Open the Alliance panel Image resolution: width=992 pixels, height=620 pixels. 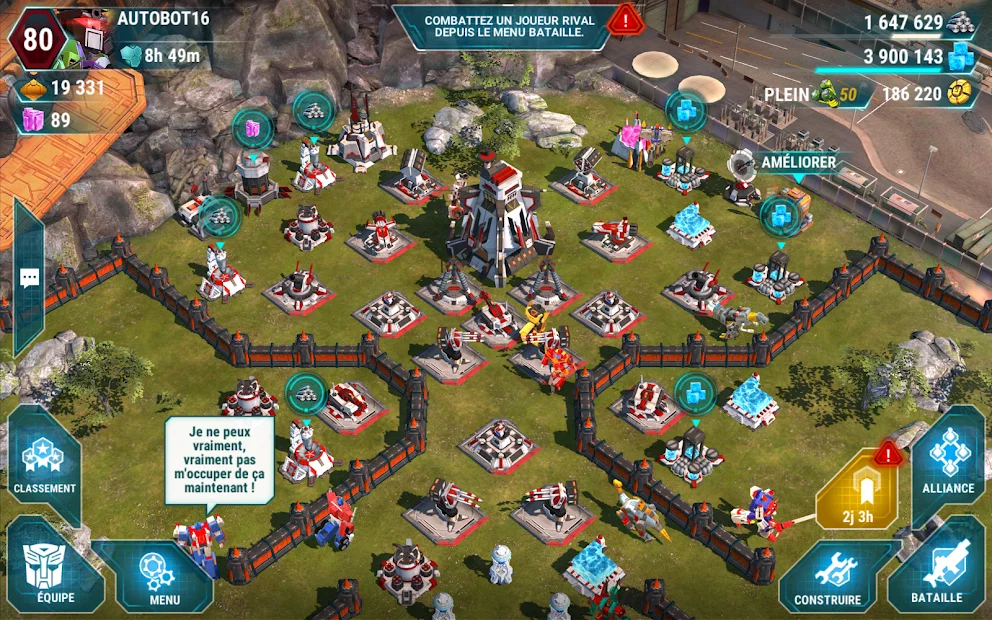[947, 462]
